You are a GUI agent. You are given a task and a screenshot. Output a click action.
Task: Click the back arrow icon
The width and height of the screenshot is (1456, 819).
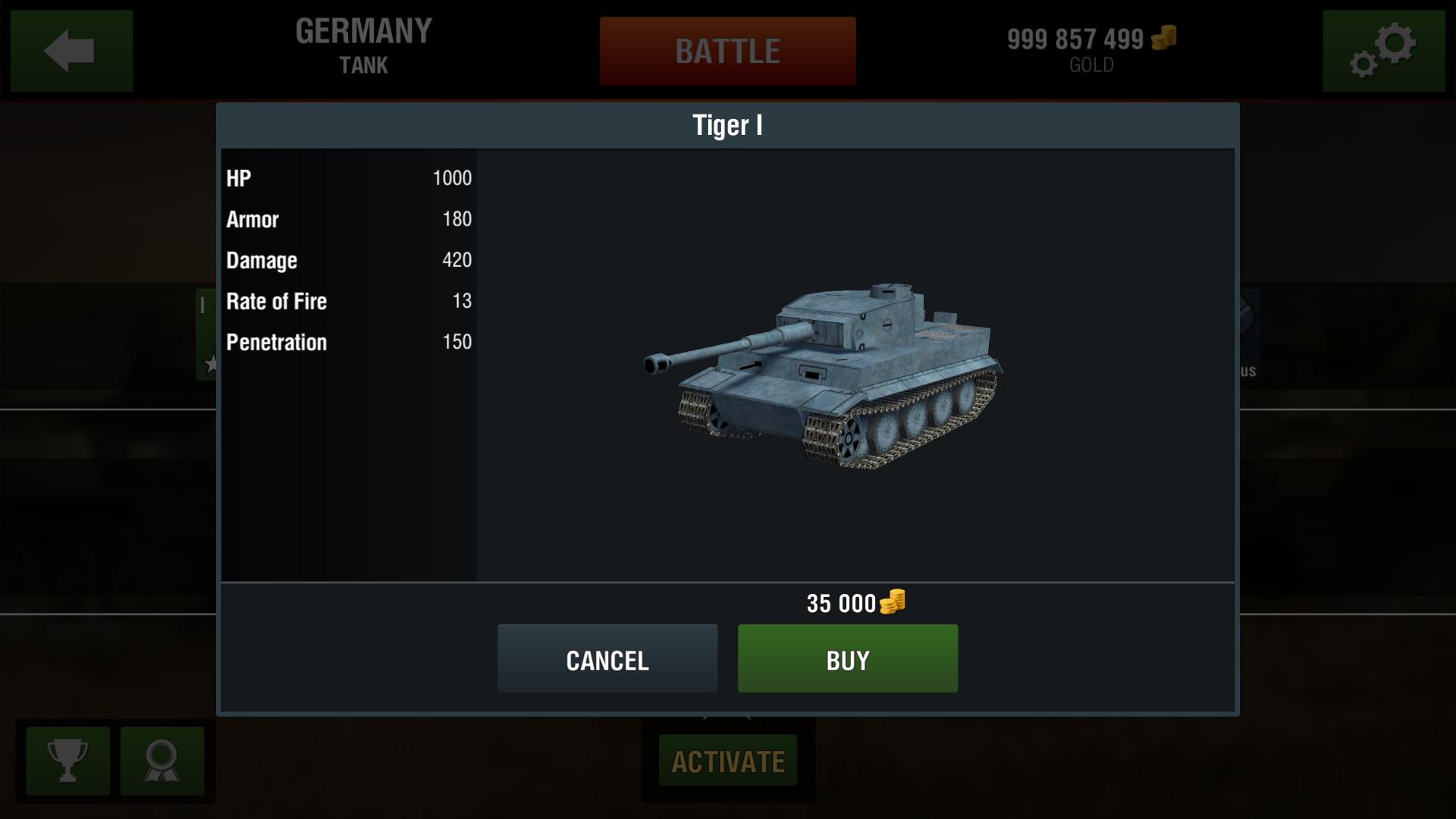click(x=71, y=50)
